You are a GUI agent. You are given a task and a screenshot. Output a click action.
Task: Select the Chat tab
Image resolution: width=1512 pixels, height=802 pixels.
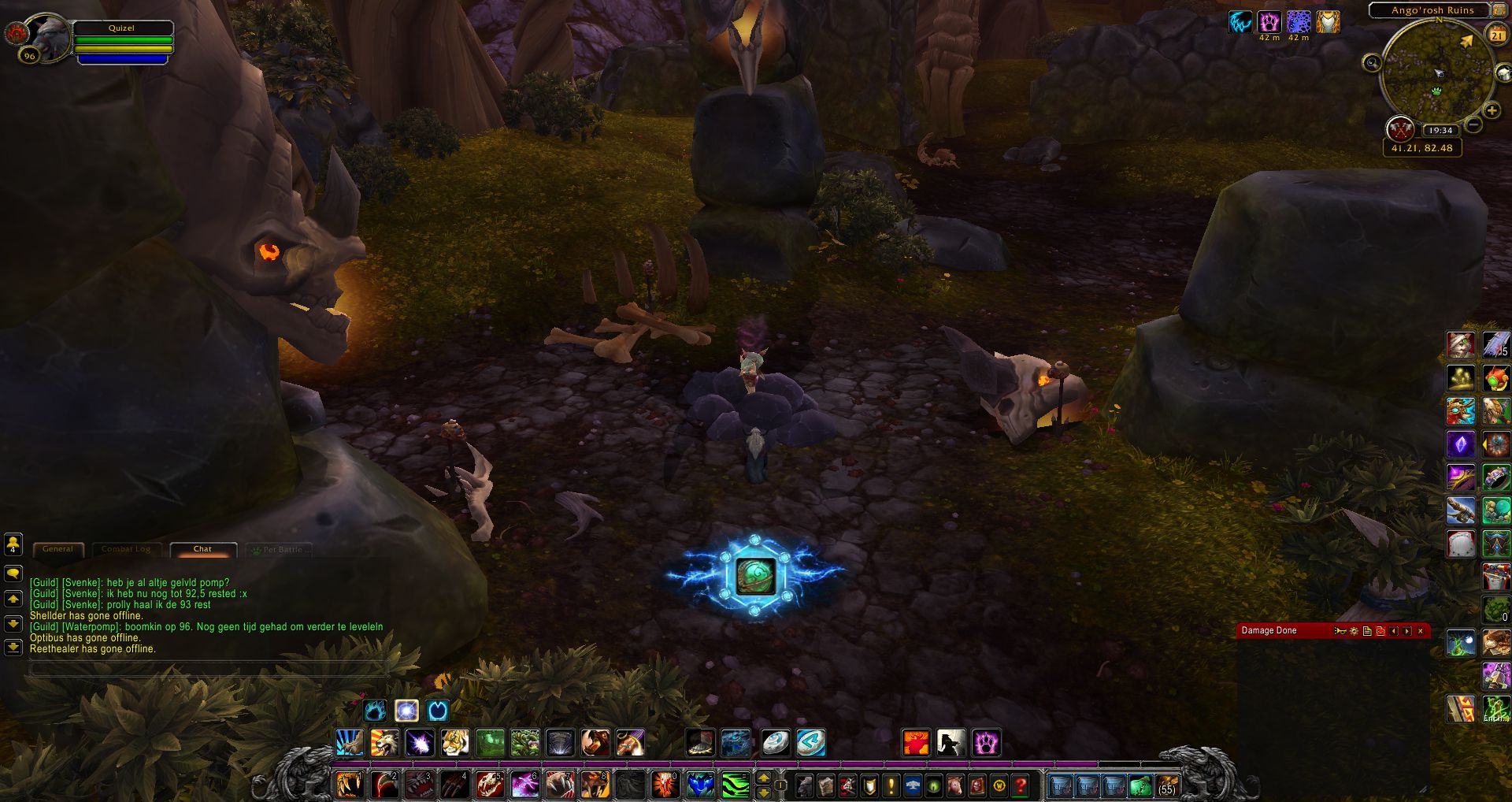point(202,549)
